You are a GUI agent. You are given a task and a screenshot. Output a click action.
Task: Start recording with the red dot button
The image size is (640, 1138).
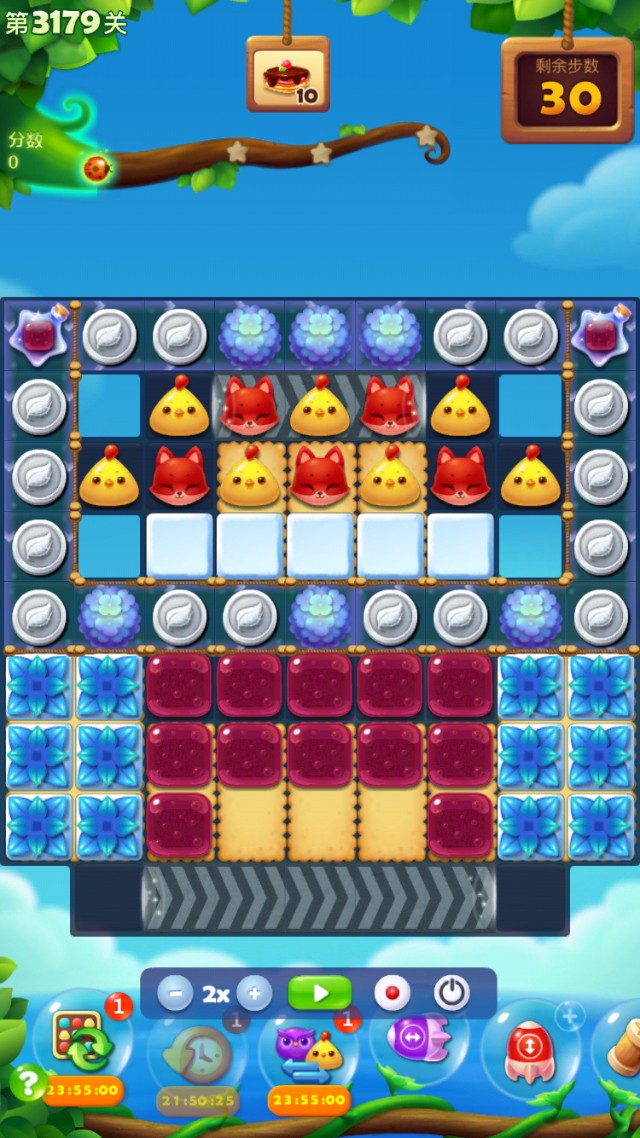(x=392, y=993)
